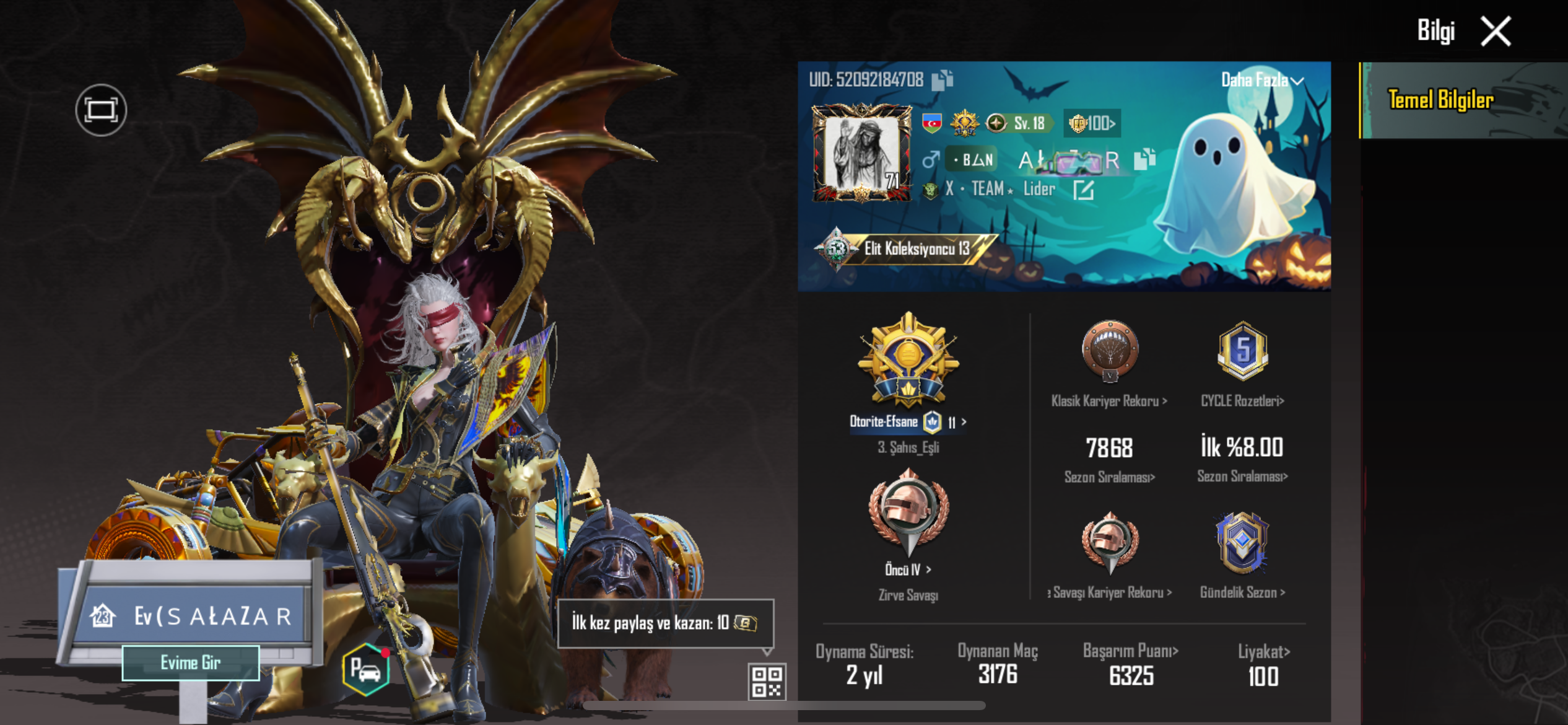Toggle the fullscreen view icon
Viewport: 1568px width, 725px height.
101,110
